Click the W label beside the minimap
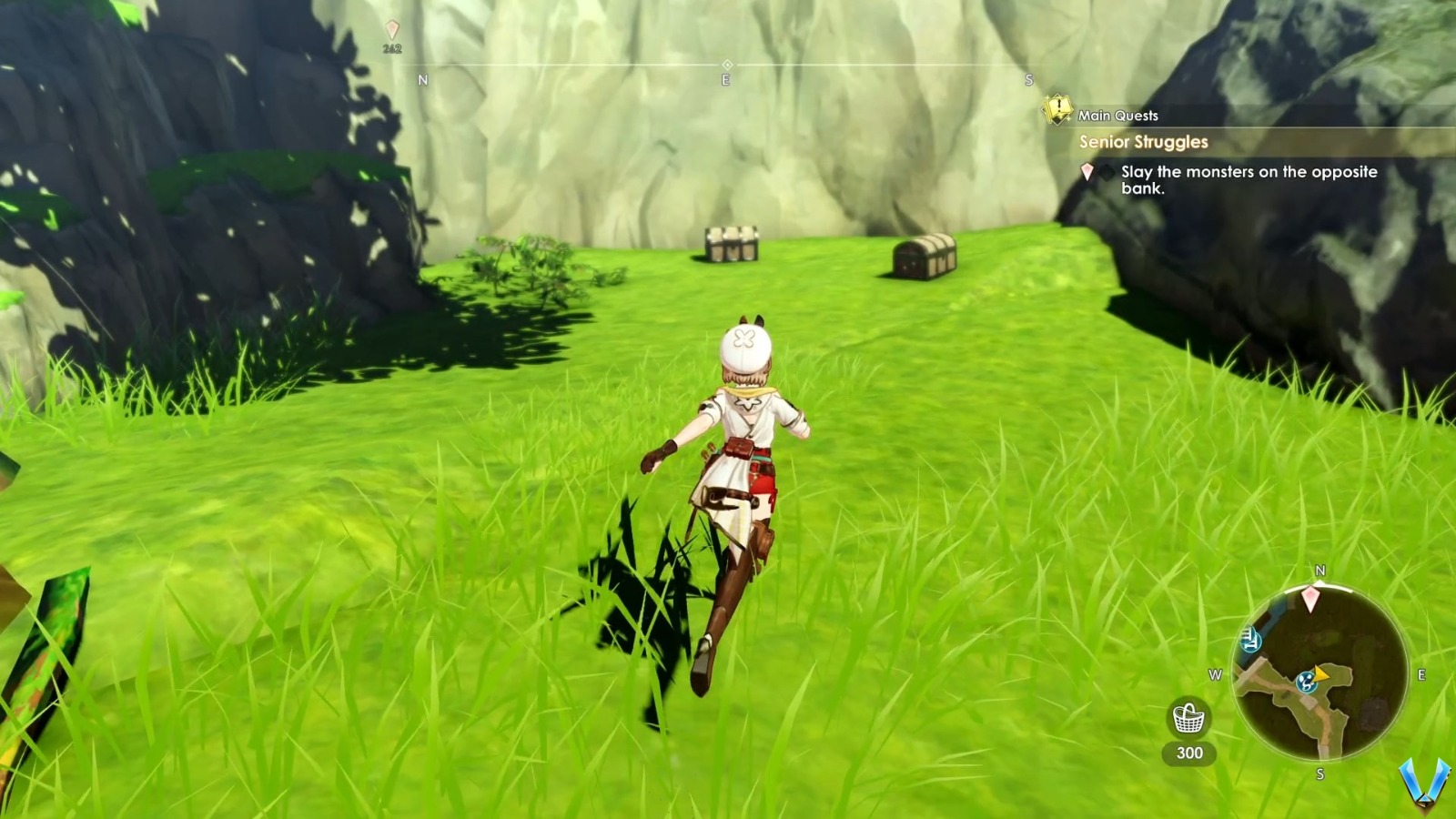Image resolution: width=1456 pixels, height=819 pixels. pos(1215,675)
